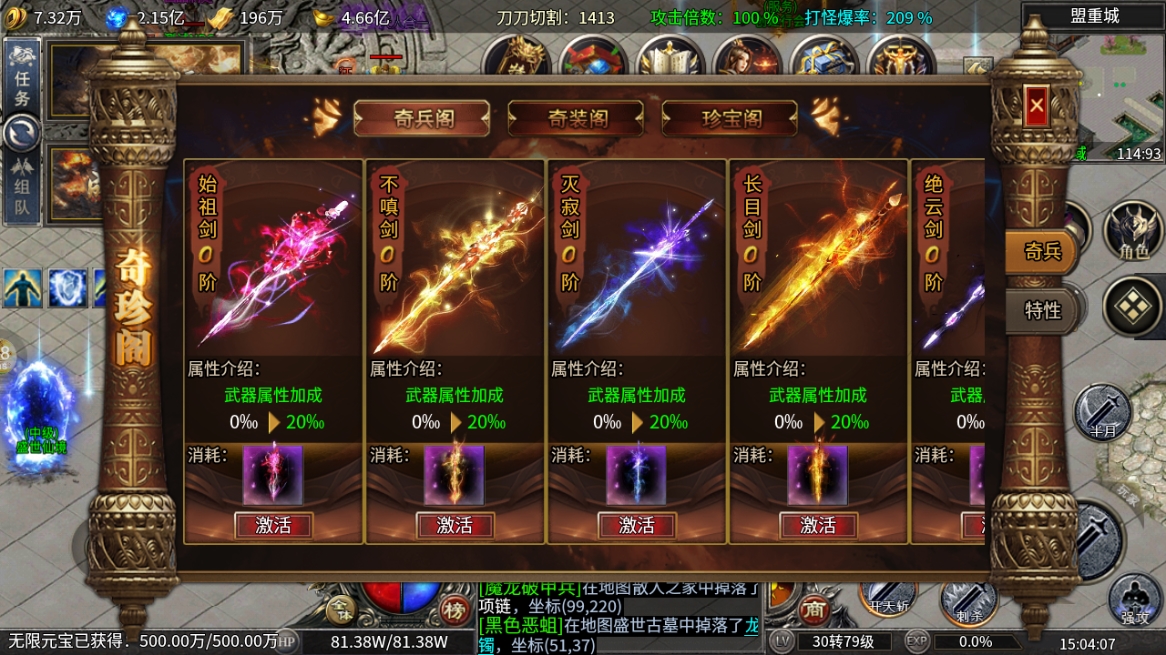Select the 珍宝阁 tab
Screen dimensions: 1166x655
tap(730, 118)
